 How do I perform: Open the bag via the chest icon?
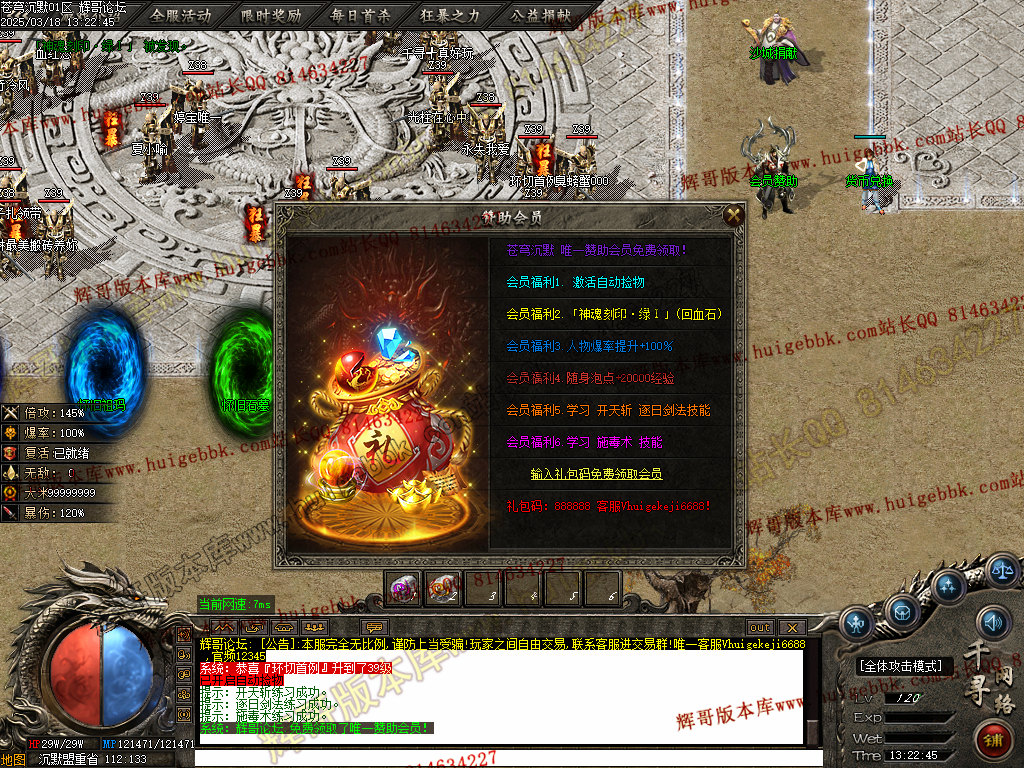[x=904, y=609]
